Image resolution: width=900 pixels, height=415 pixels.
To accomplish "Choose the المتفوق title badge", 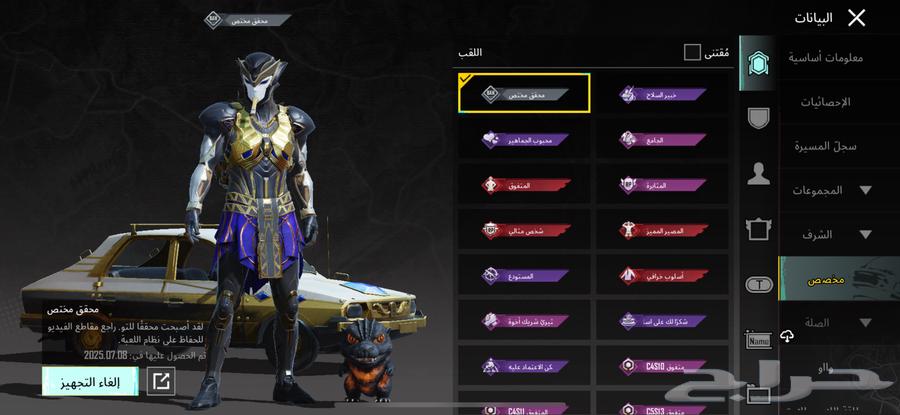I will tap(524, 185).
